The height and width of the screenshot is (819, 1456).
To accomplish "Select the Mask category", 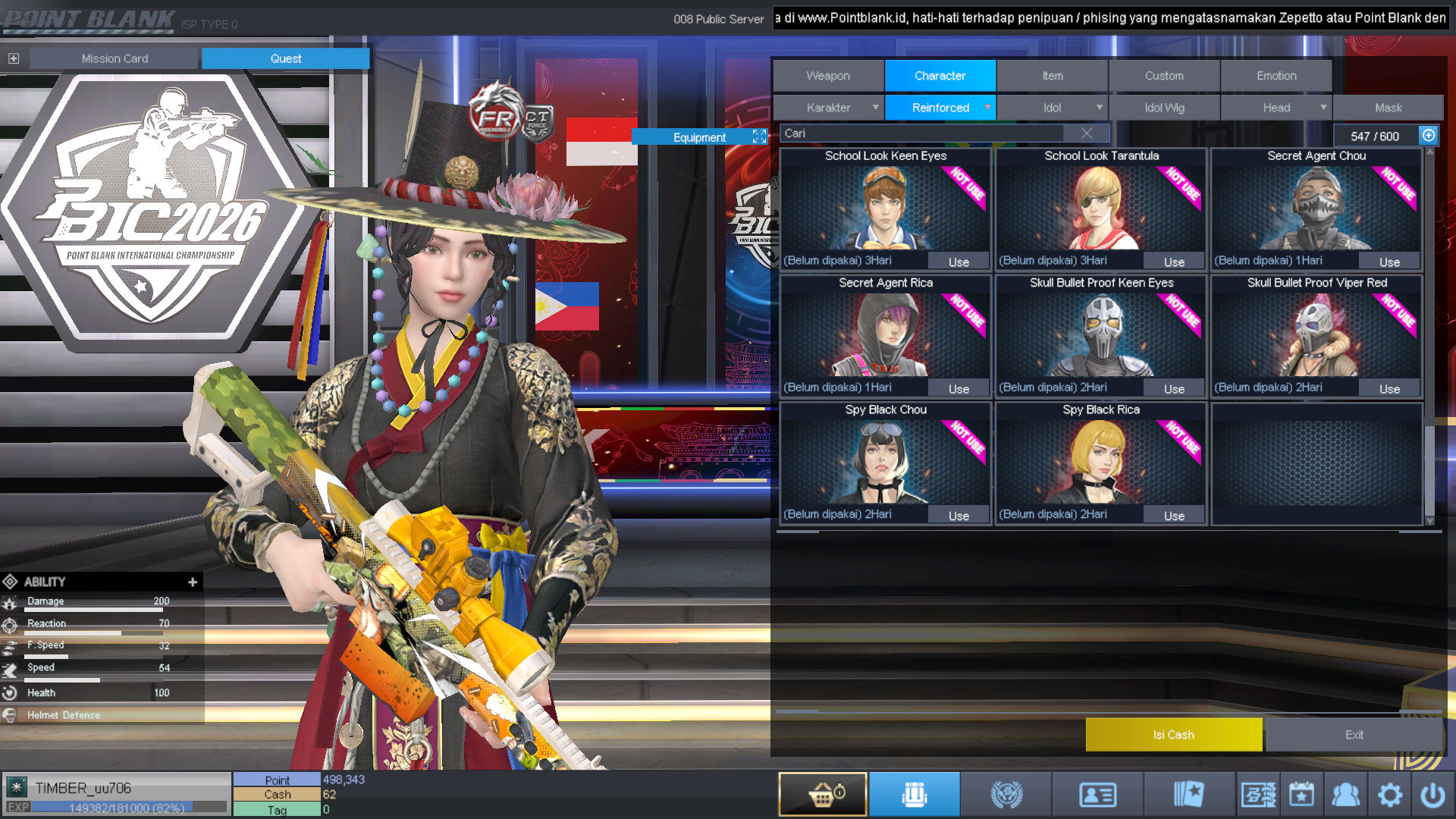I will point(1388,108).
